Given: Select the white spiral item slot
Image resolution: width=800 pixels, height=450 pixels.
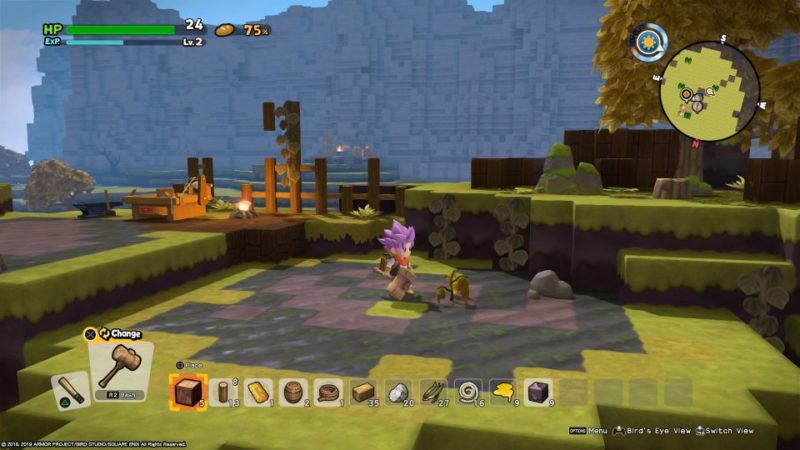Looking at the screenshot, I should pyautogui.click(x=467, y=391).
